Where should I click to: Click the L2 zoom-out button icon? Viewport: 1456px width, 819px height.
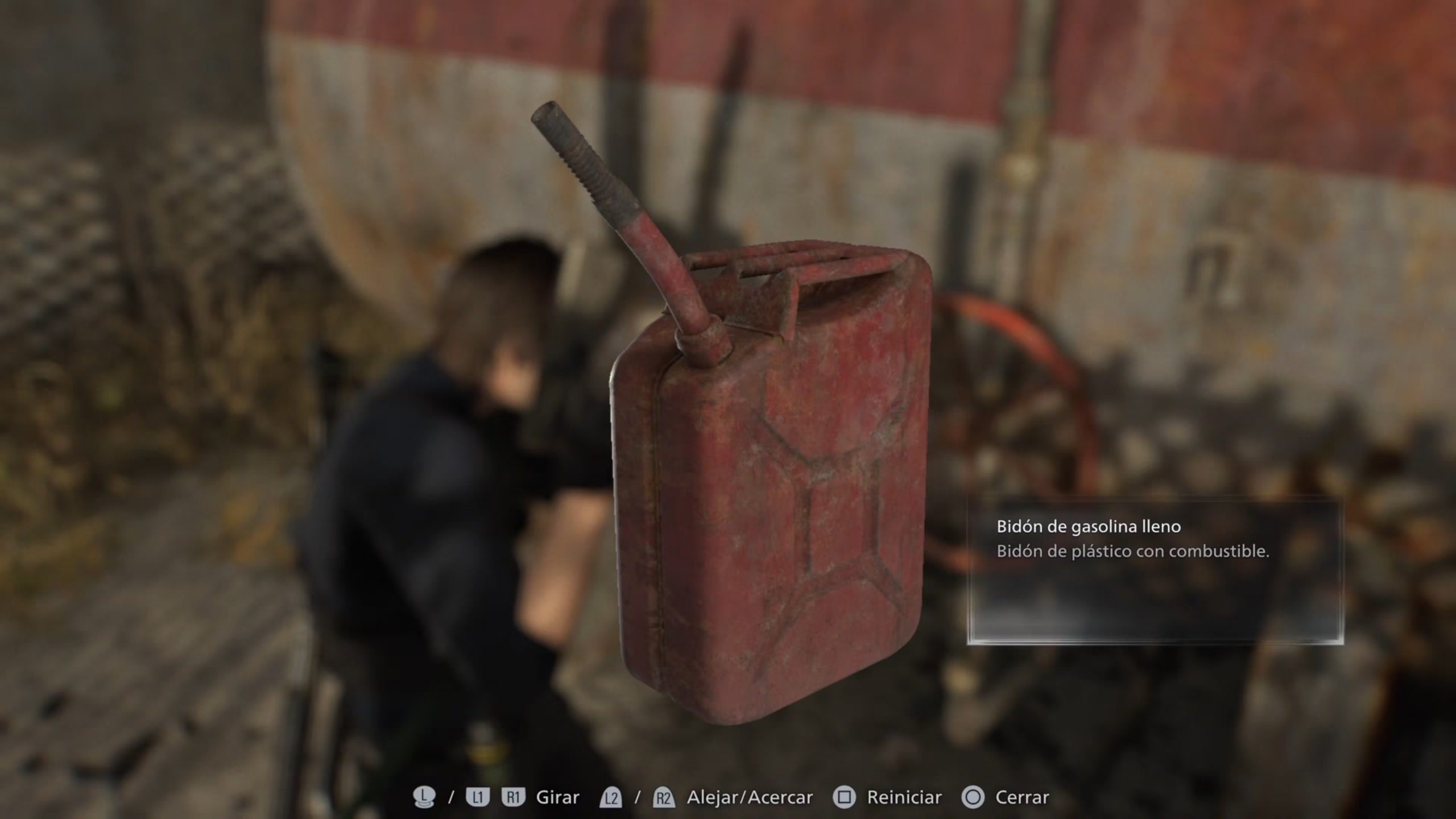(x=610, y=796)
